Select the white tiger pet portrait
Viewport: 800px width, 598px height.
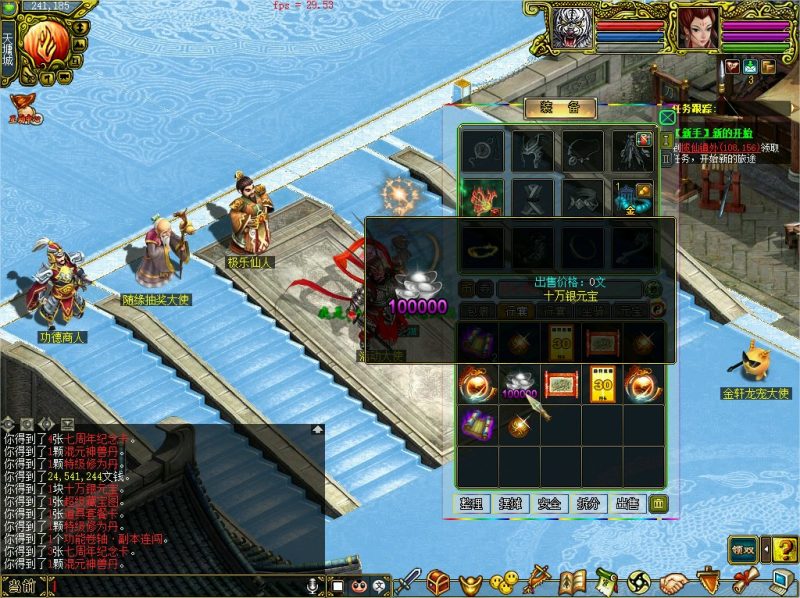click(572, 28)
